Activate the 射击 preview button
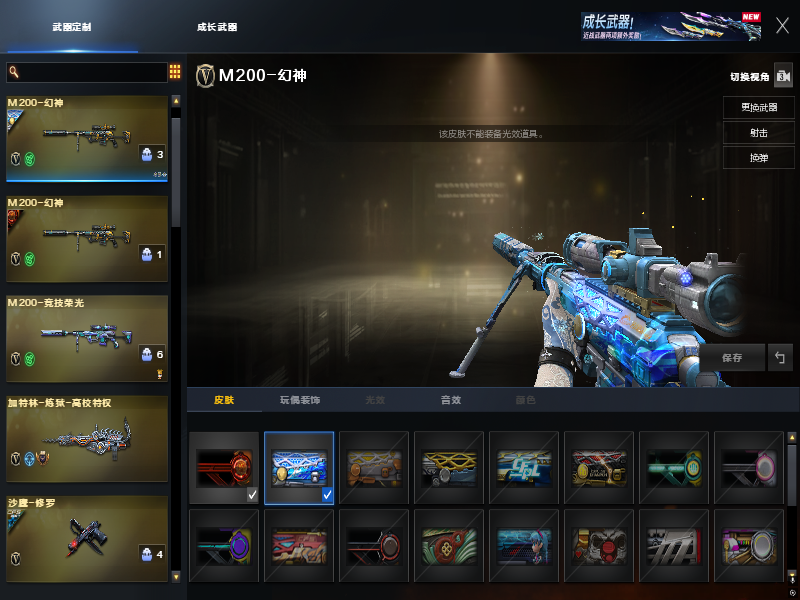The image size is (800, 600). (x=758, y=133)
